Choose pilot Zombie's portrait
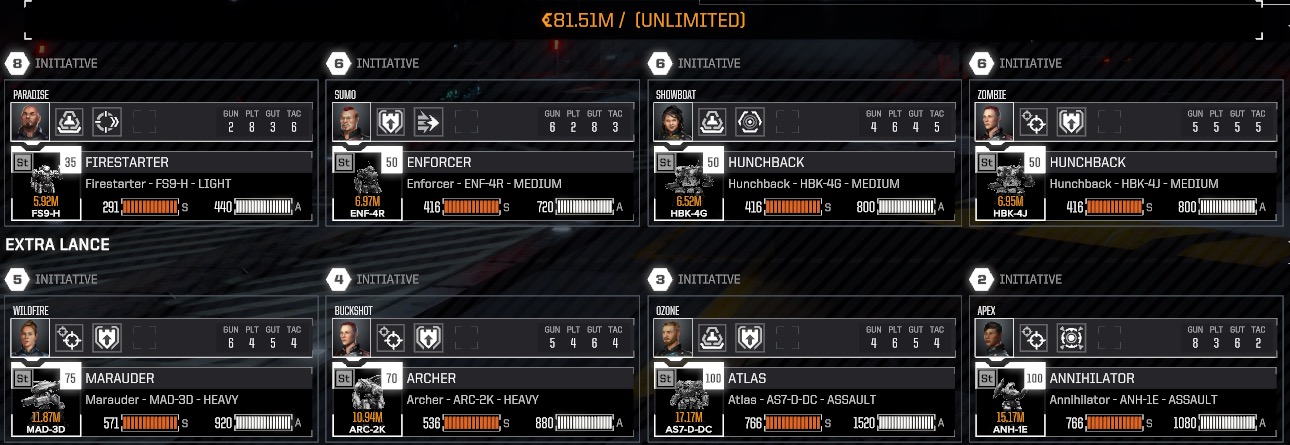The height and width of the screenshot is (445, 1290). pos(994,122)
